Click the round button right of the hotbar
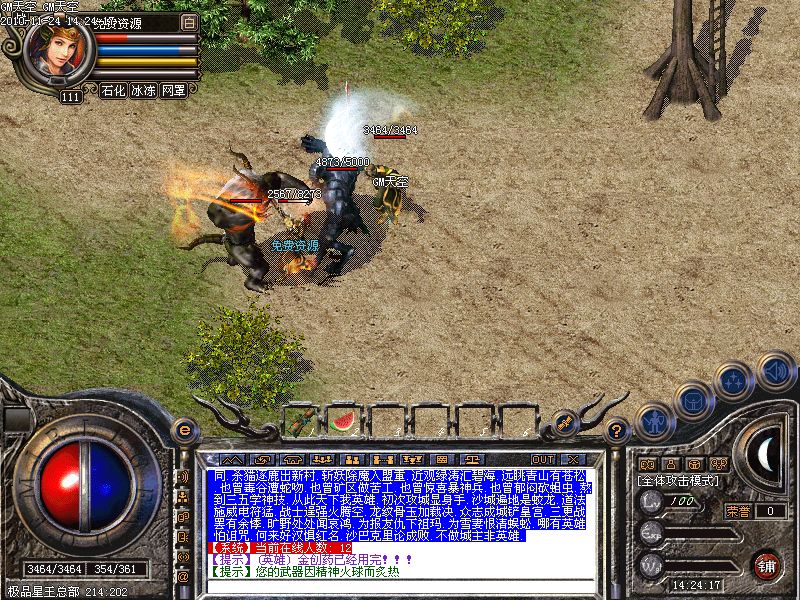The image size is (800, 600). pos(566,423)
